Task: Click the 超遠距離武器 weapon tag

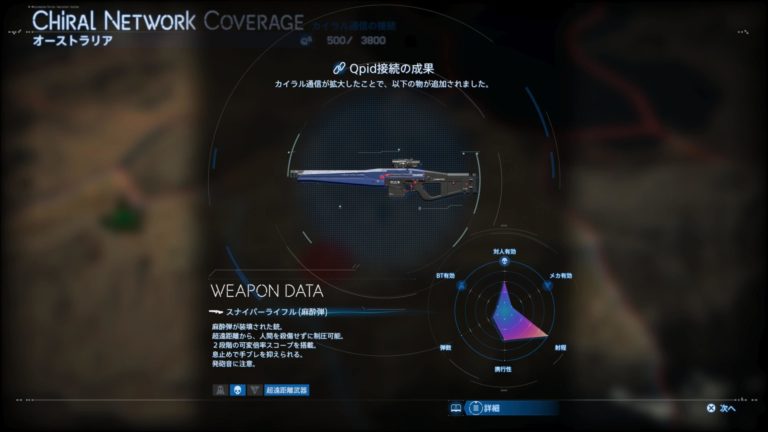Action: click(x=287, y=390)
